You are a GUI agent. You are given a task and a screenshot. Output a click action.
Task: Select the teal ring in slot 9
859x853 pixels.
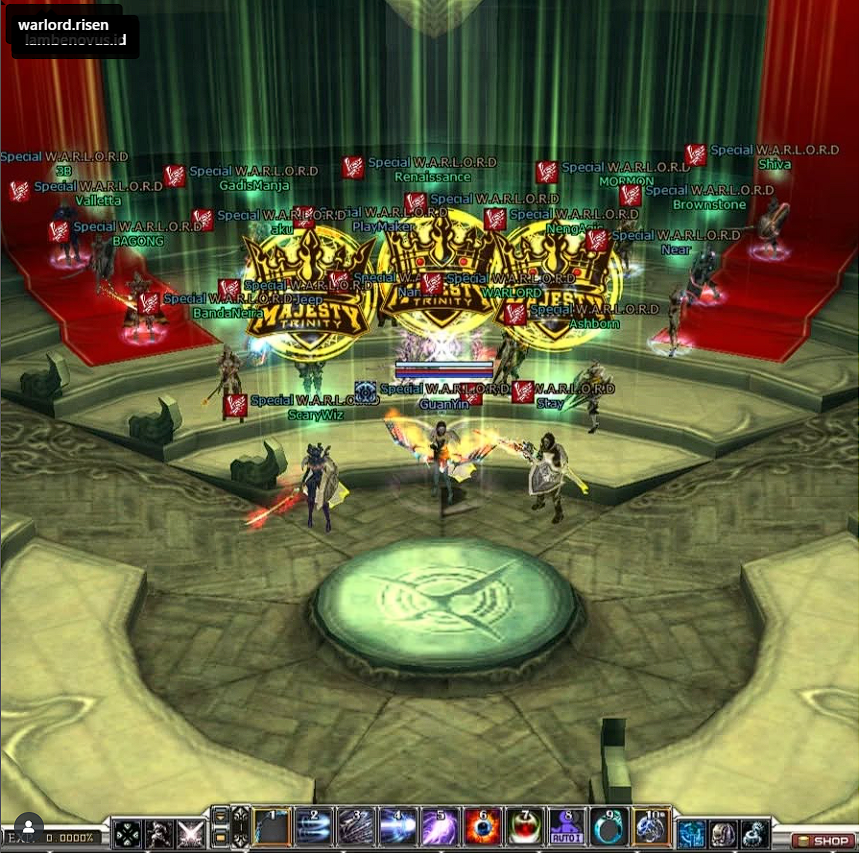coord(609,829)
